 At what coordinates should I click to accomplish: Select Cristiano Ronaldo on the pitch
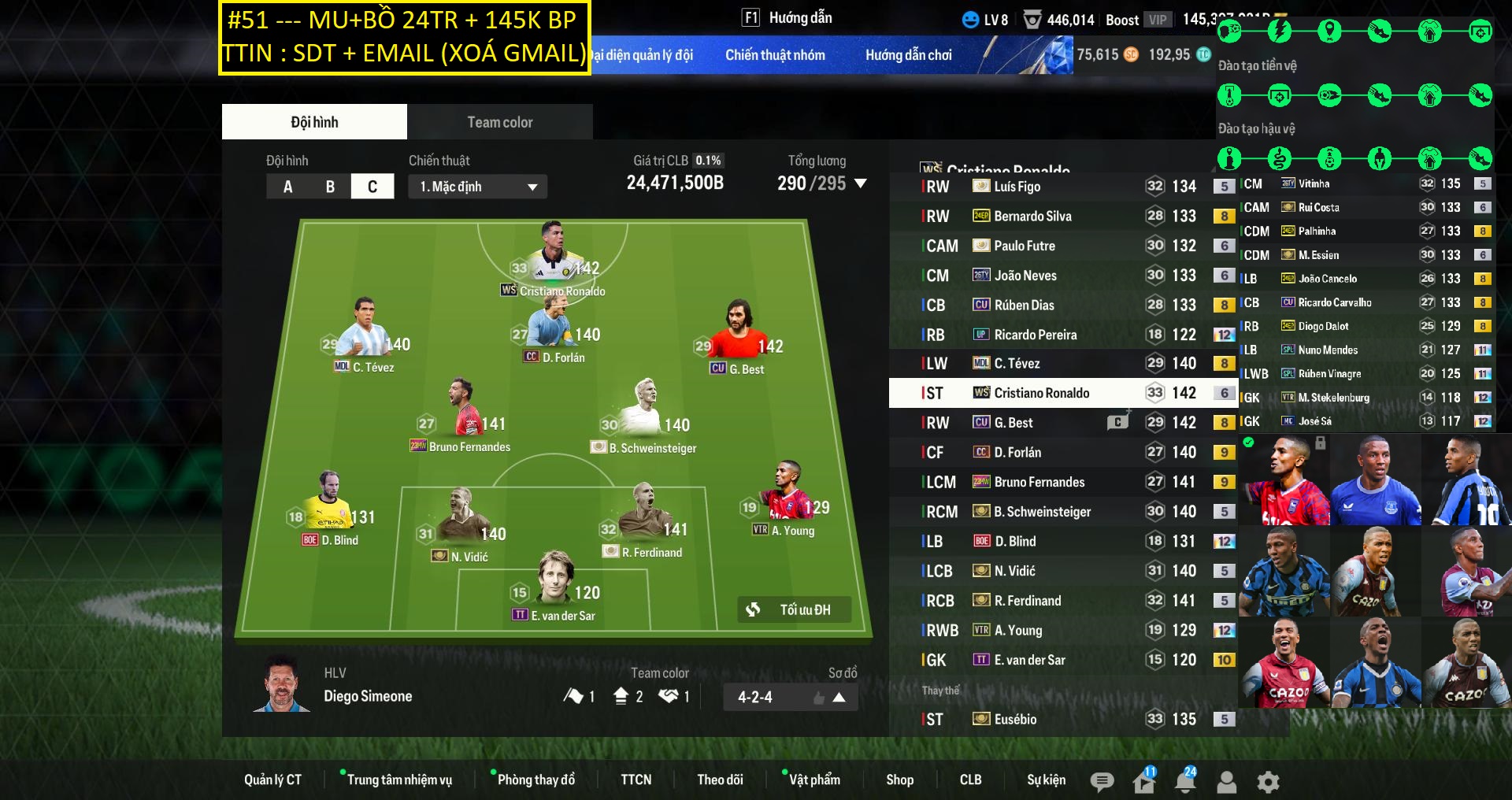pos(554,260)
